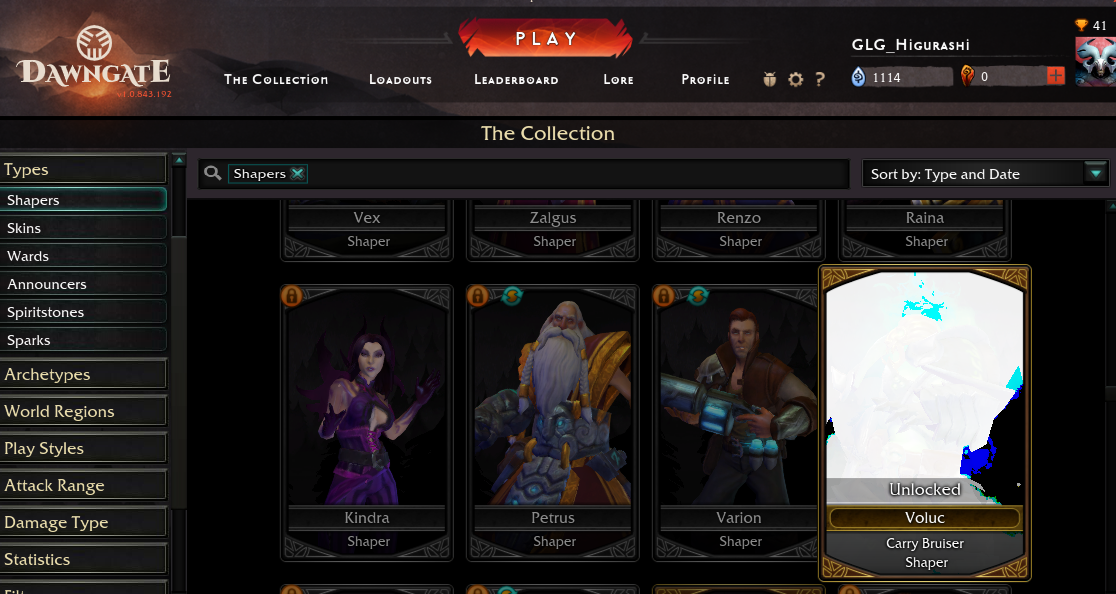View the Profile page

705,80
